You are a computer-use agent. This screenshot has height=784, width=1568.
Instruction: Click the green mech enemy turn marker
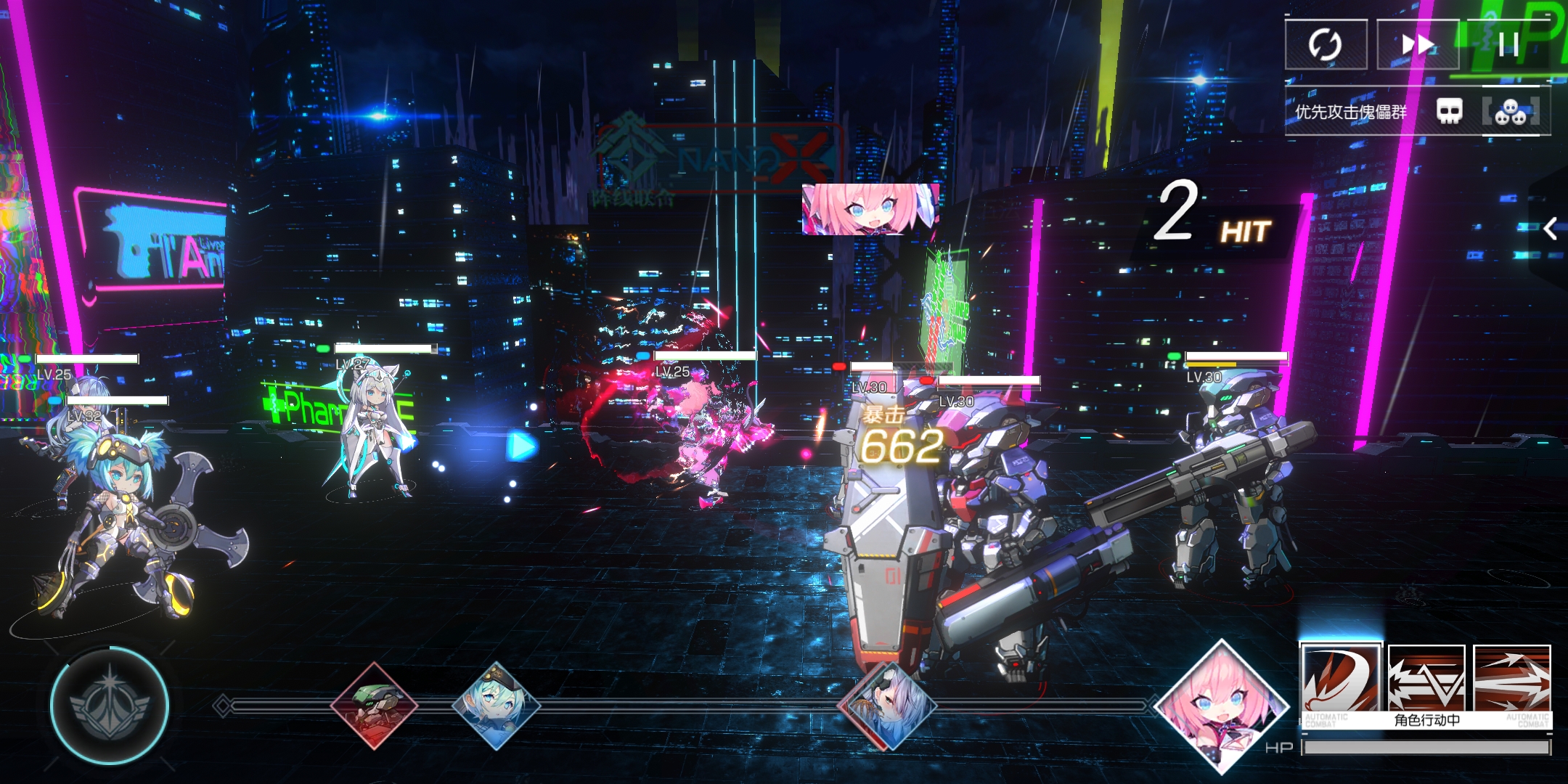(x=375, y=705)
